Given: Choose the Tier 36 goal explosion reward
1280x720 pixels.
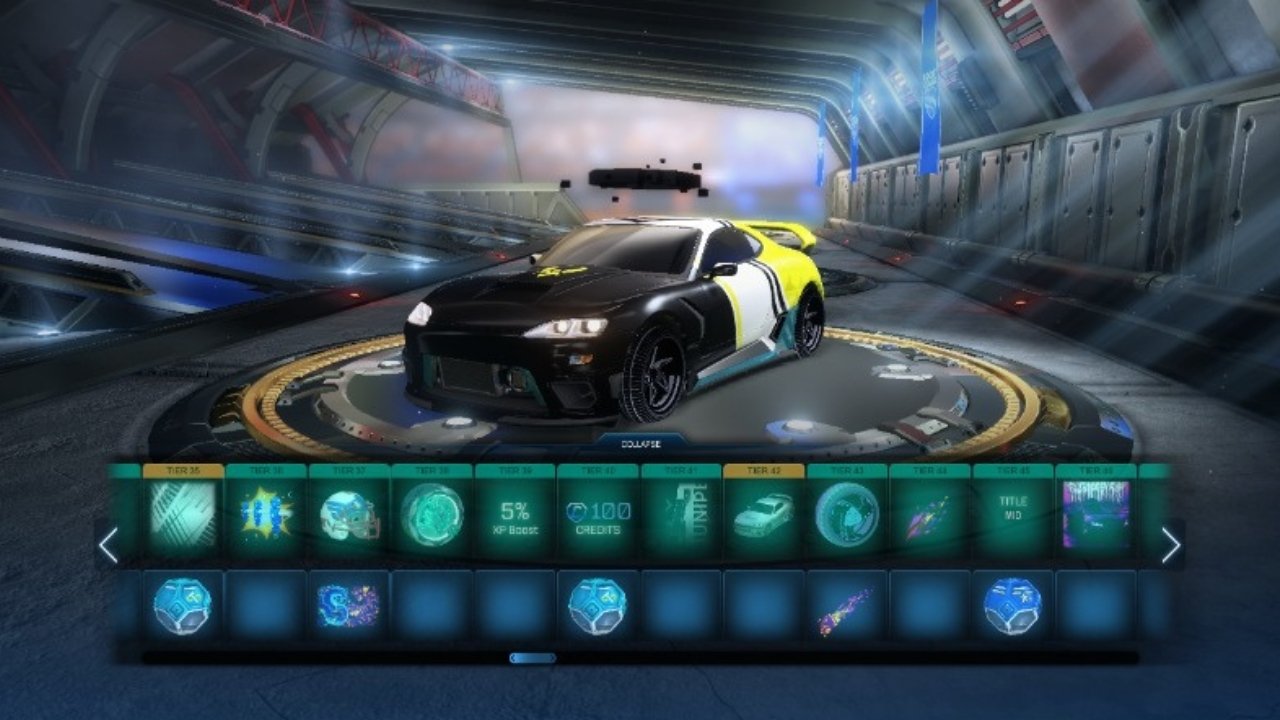Looking at the screenshot, I should (x=266, y=514).
